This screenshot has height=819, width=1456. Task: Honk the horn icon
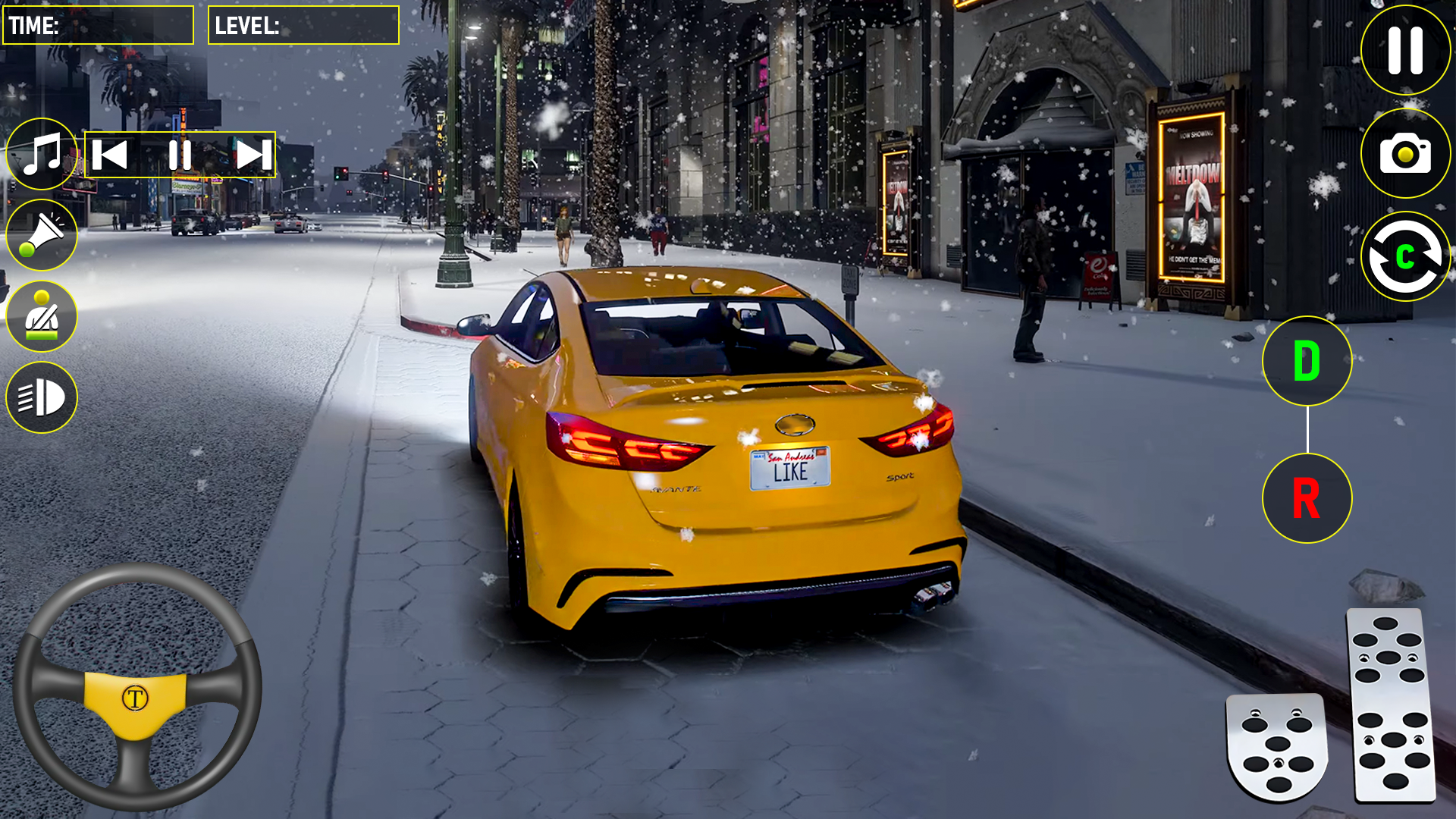click(42, 235)
